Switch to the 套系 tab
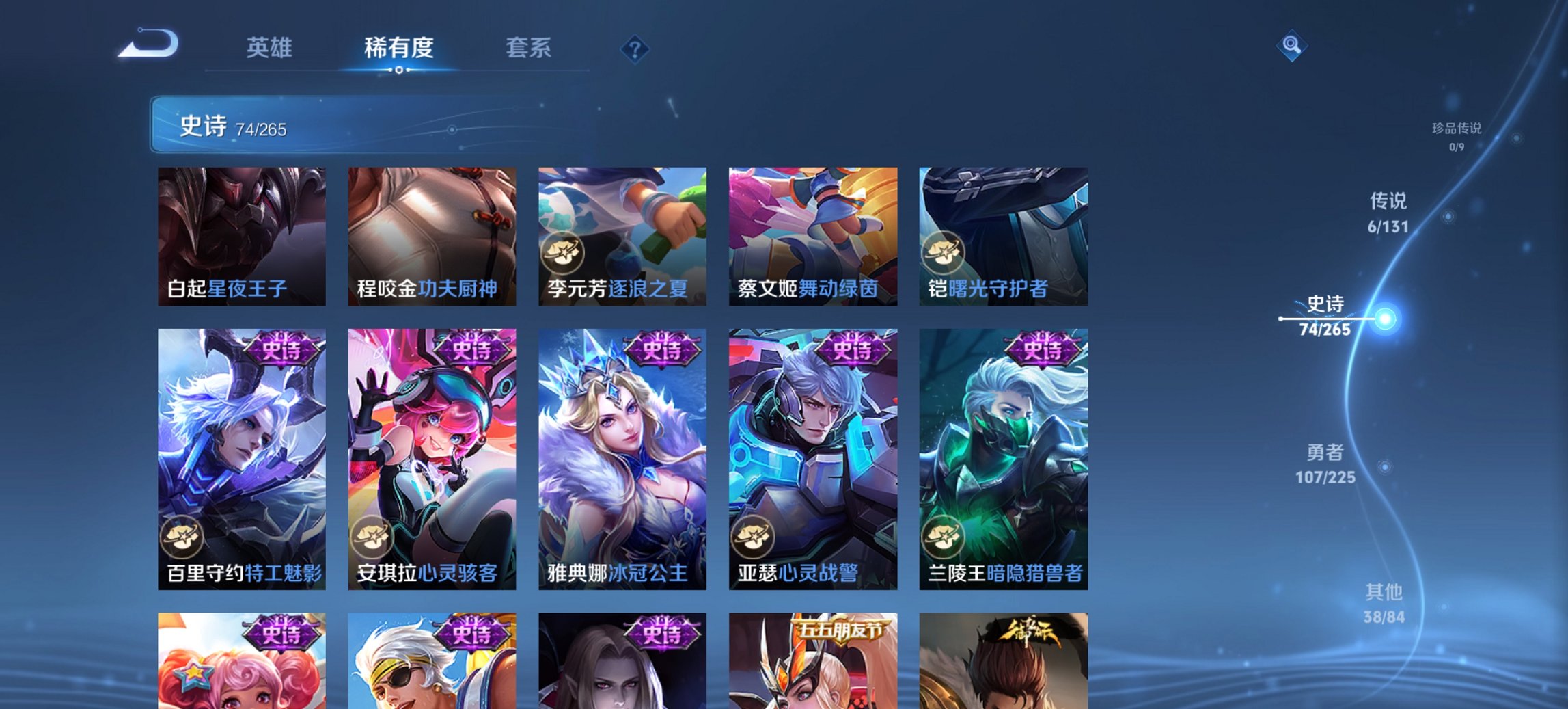Image resolution: width=1568 pixels, height=709 pixels. tap(527, 48)
